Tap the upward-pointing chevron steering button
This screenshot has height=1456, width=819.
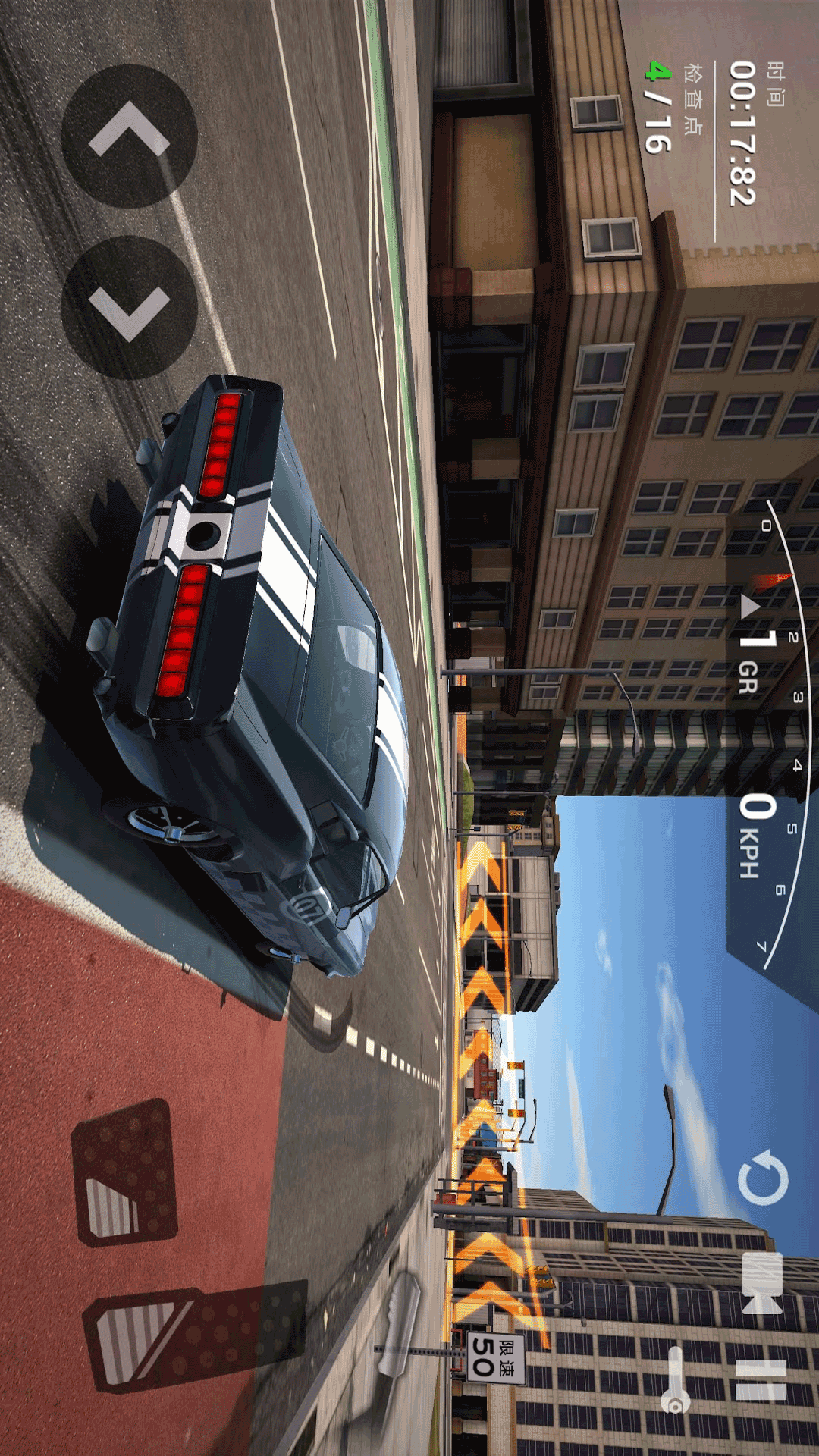click(x=129, y=136)
